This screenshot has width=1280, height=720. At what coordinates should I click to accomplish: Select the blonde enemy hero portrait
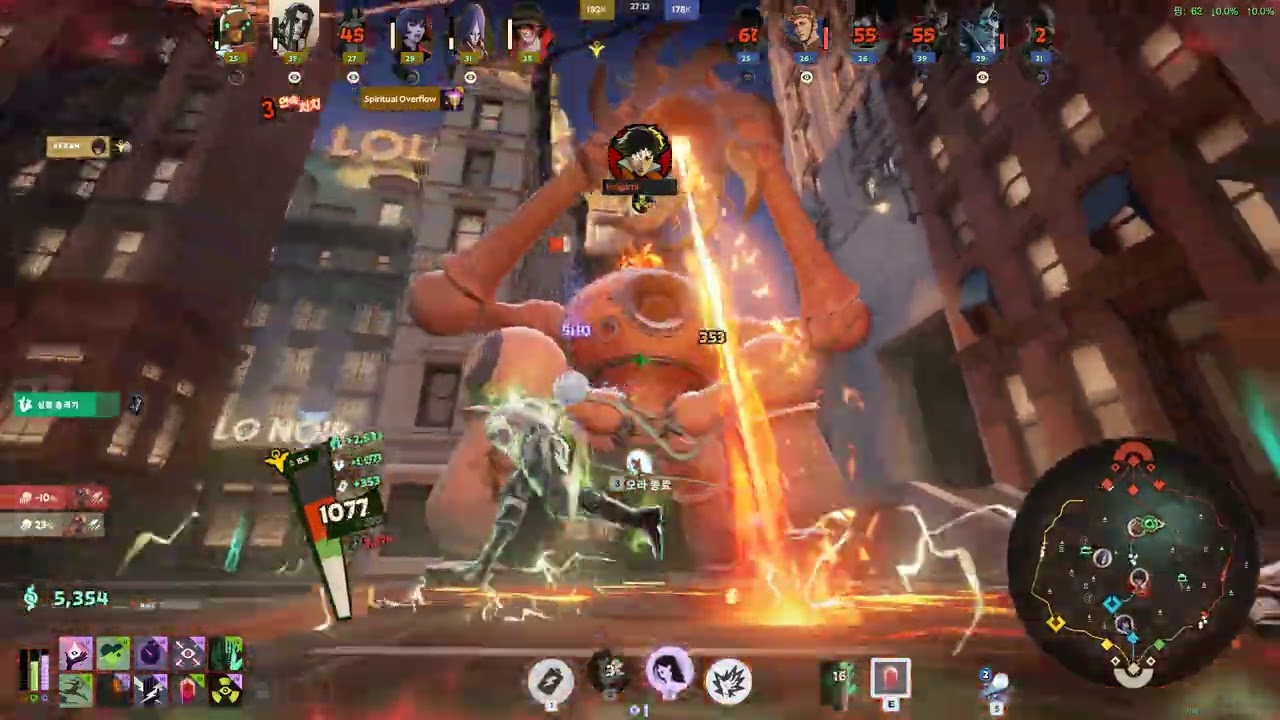tap(806, 30)
